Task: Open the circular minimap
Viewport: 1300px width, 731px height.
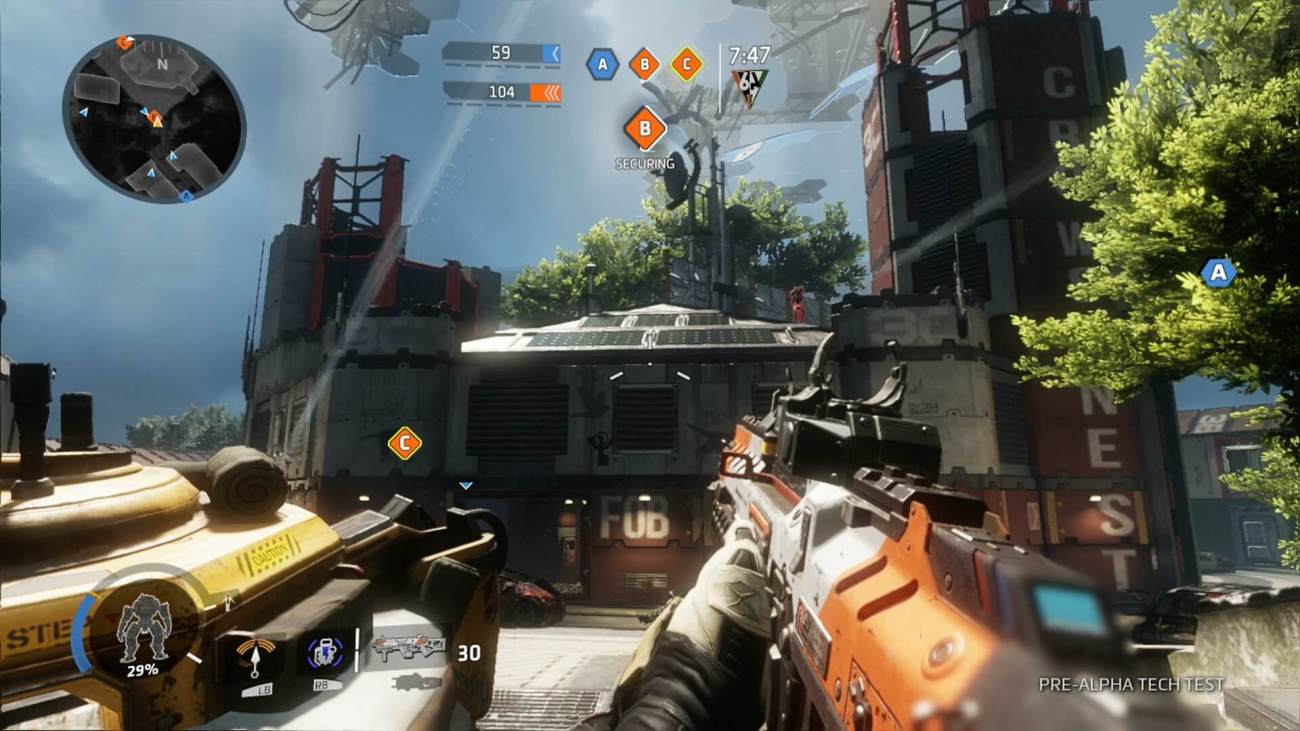Action: pyautogui.click(x=154, y=118)
